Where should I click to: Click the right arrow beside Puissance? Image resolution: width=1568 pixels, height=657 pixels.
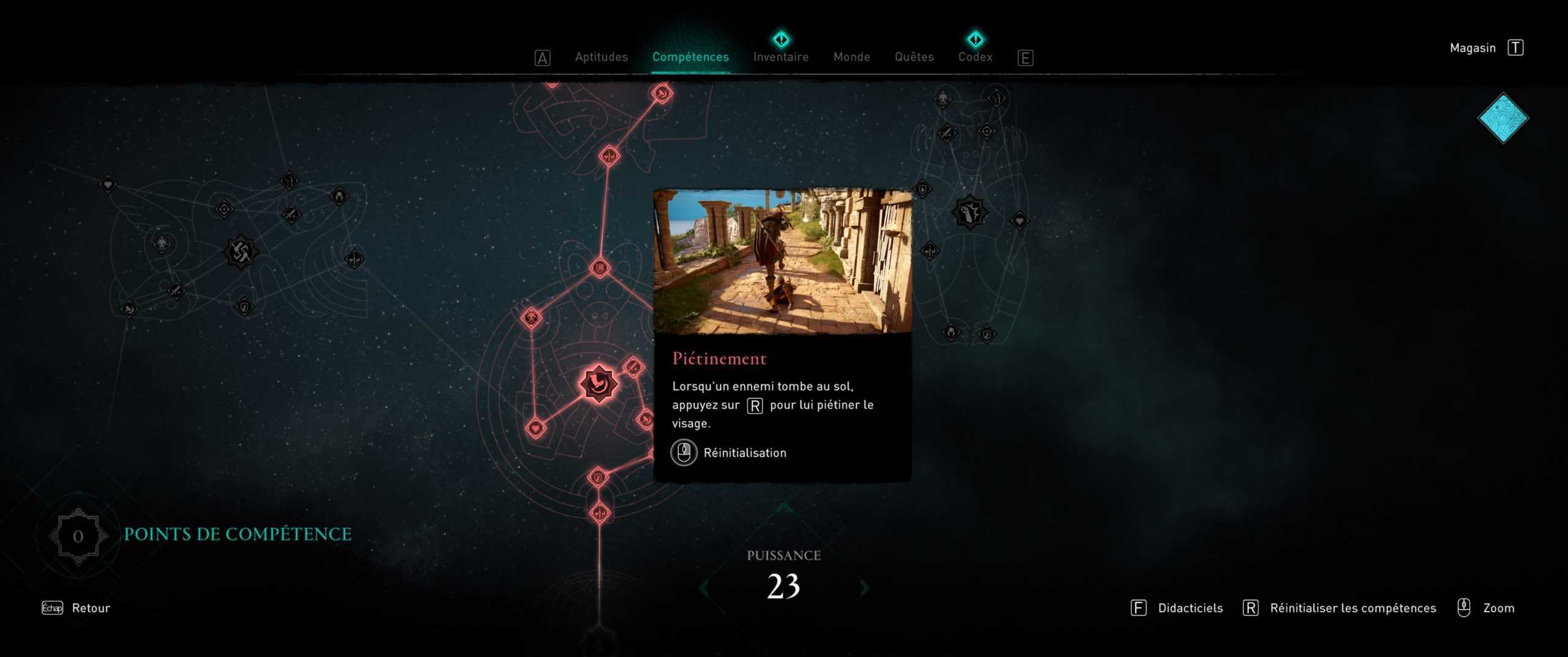click(864, 588)
